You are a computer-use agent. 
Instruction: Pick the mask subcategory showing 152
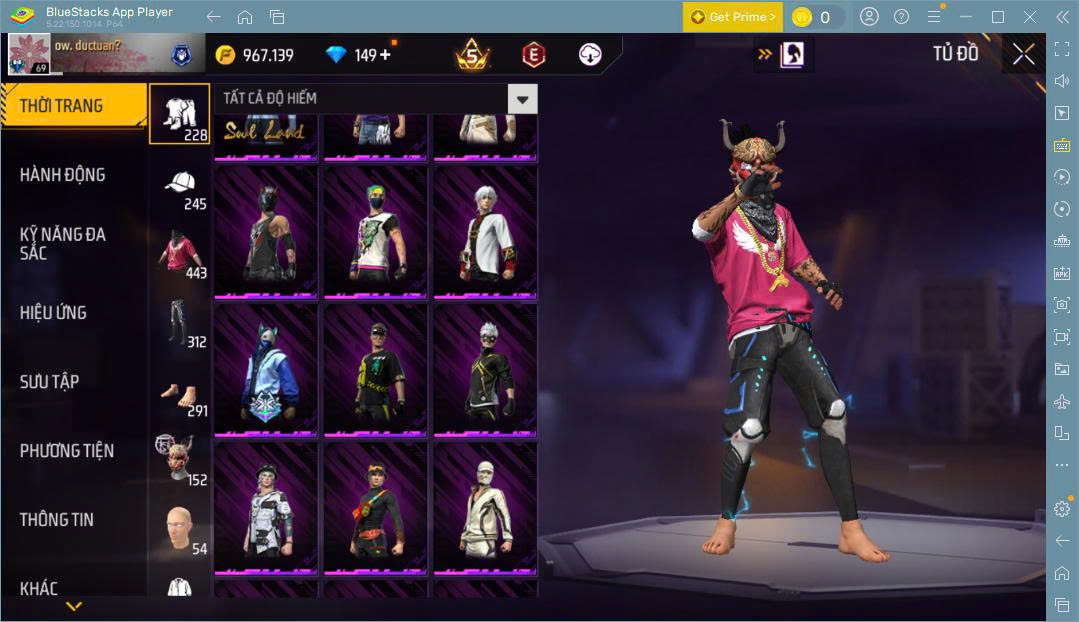click(x=180, y=465)
